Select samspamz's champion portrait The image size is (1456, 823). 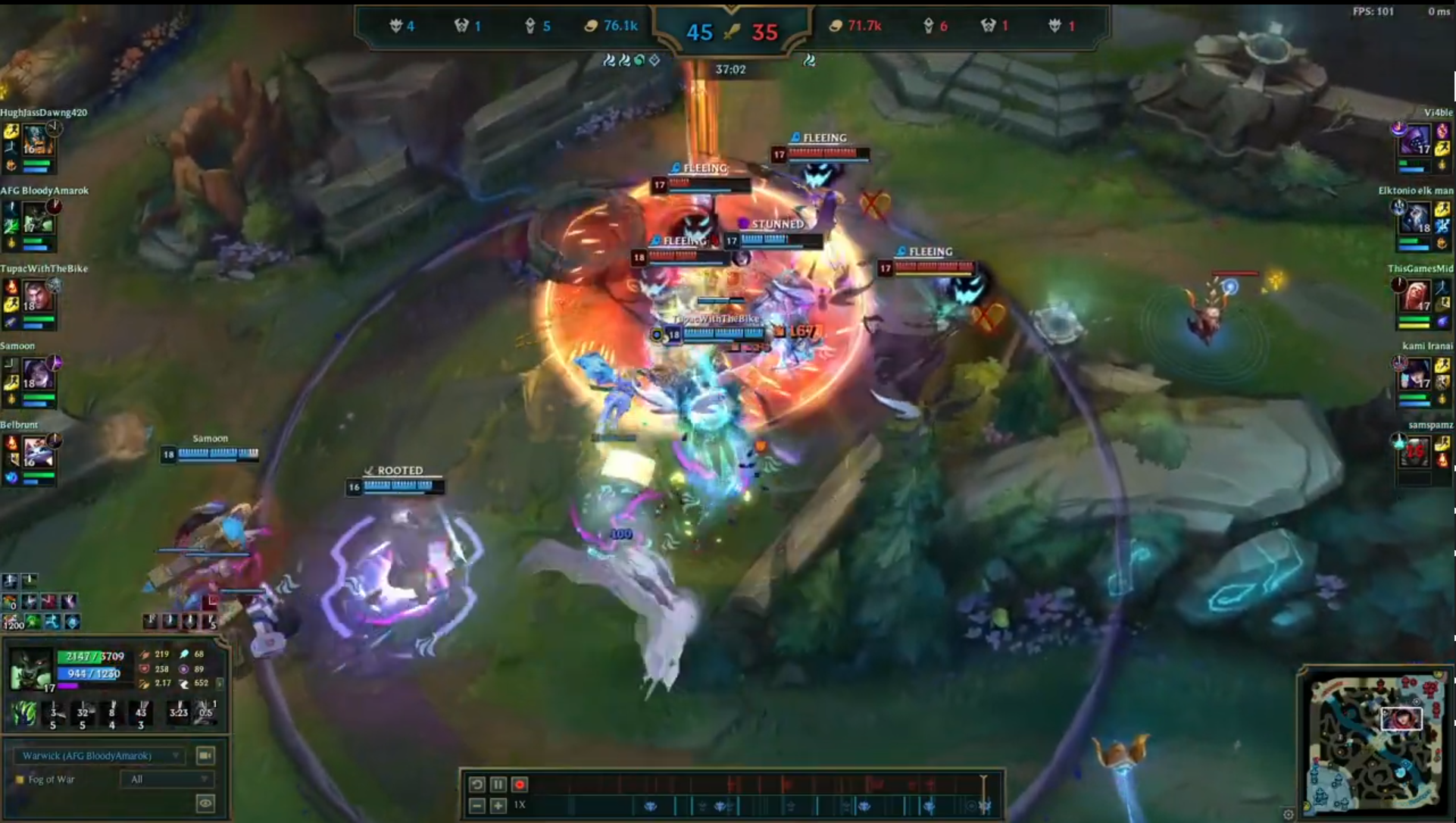[x=1414, y=452]
